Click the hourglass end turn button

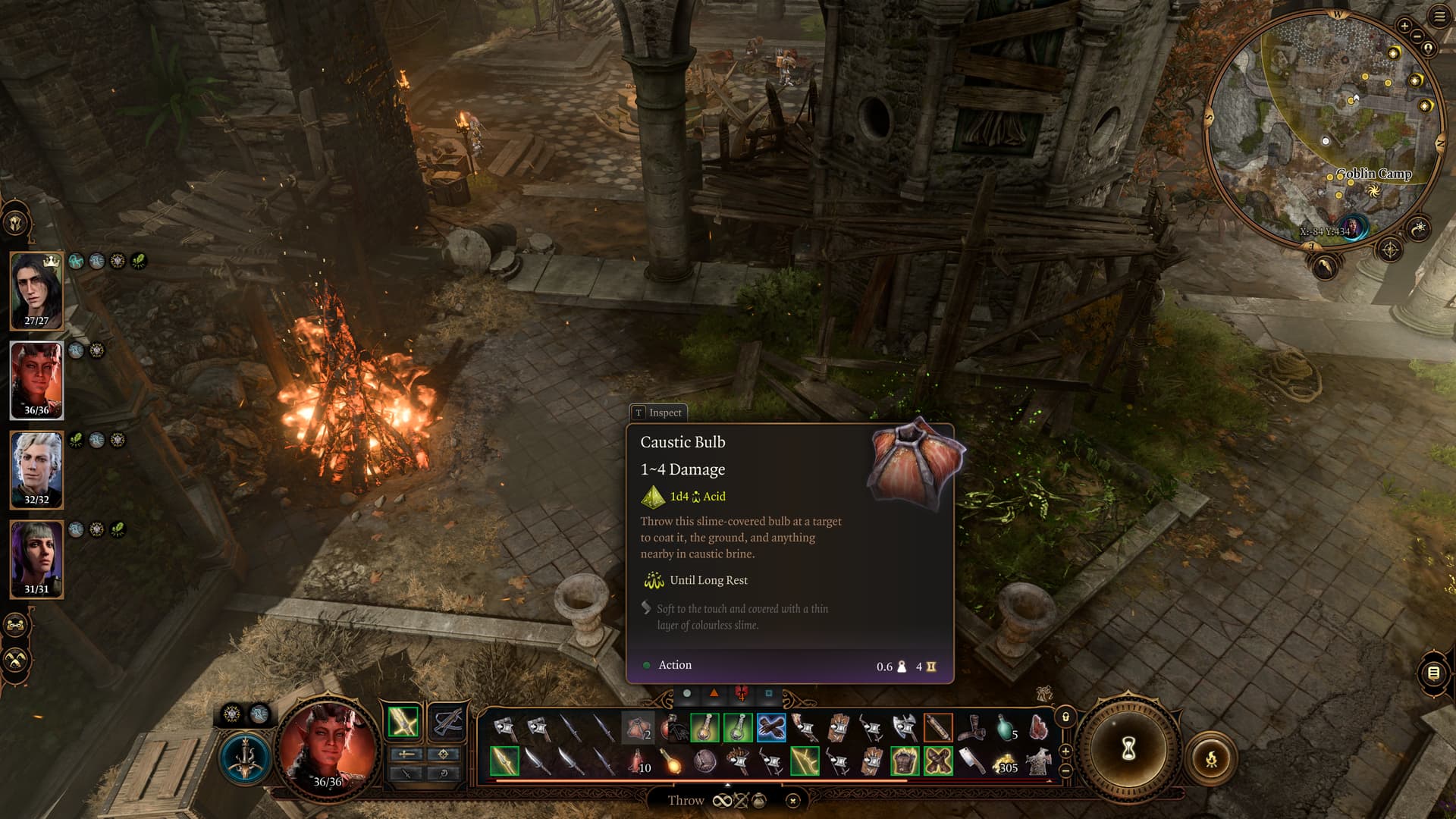pyautogui.click(x=1128, y=749)
